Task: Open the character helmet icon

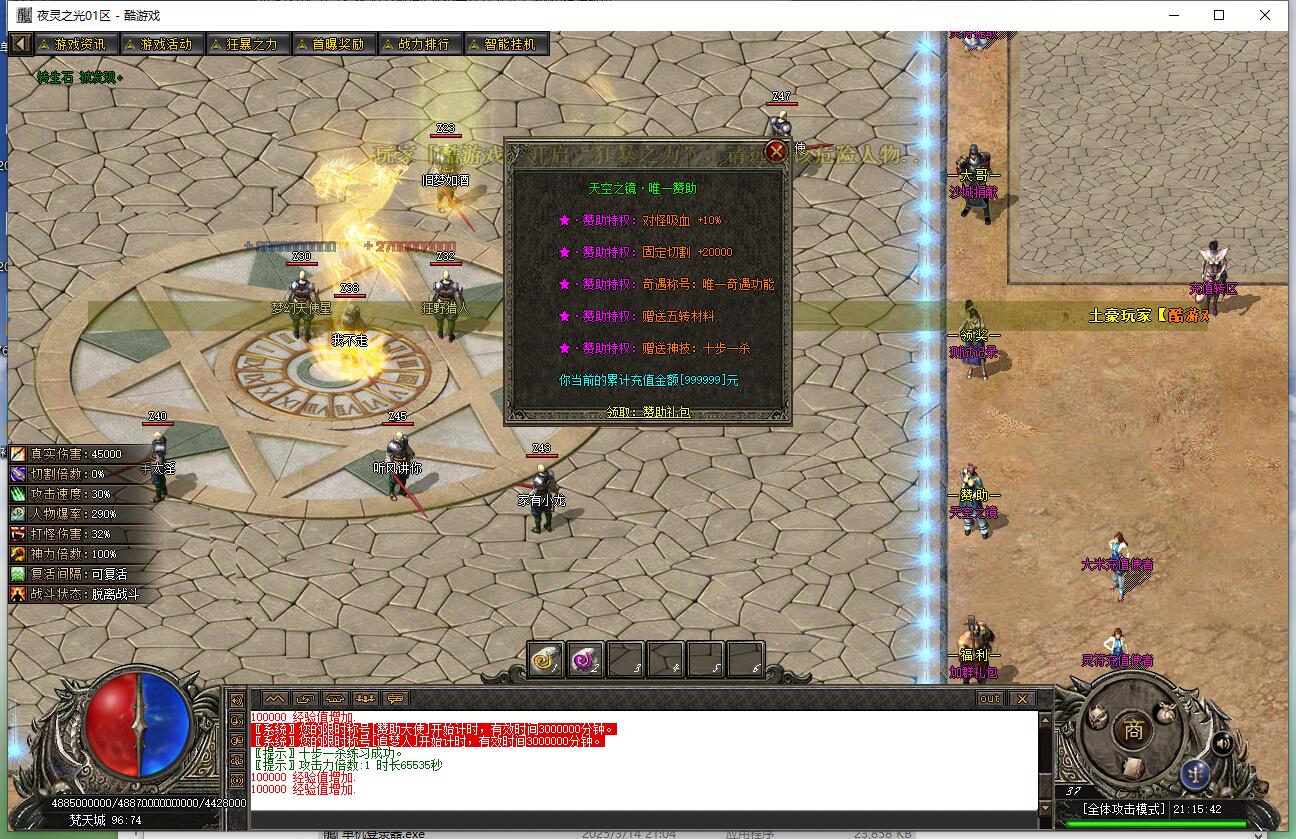Action: click(x=1097, y=716)
